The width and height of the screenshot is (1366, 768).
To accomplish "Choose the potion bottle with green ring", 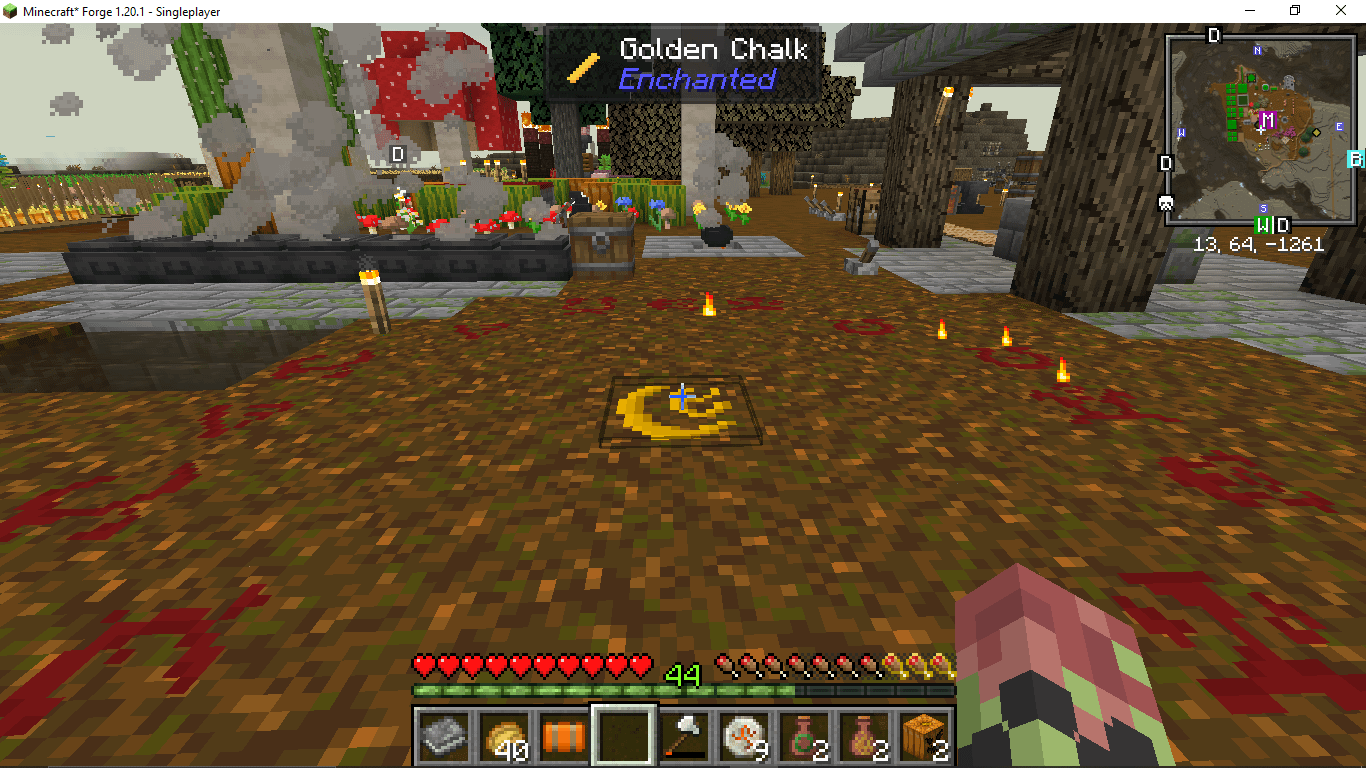I will pyautogui.click(x=804, y=738).
